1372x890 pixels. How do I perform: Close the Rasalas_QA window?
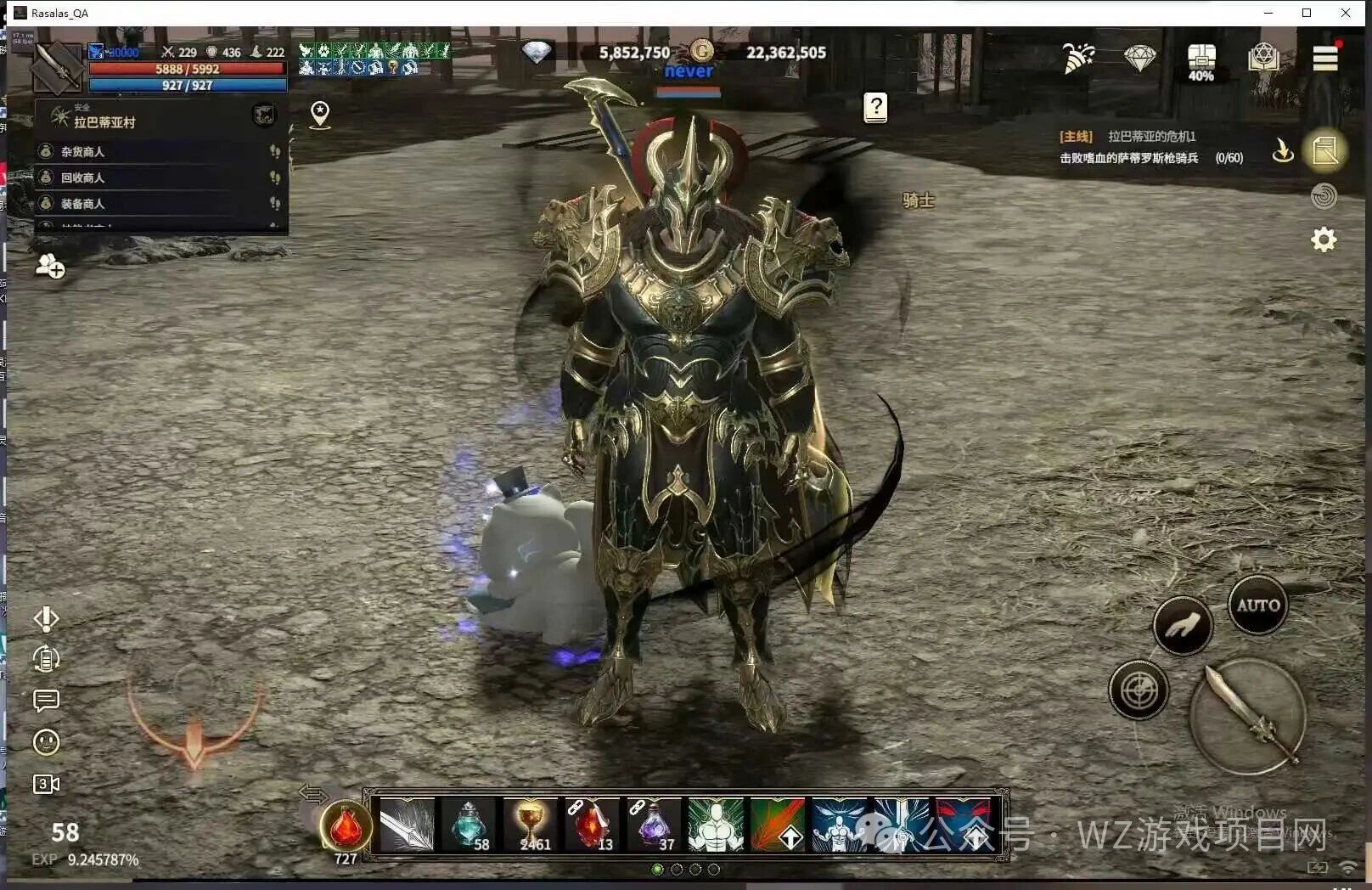click(1346, 13)
